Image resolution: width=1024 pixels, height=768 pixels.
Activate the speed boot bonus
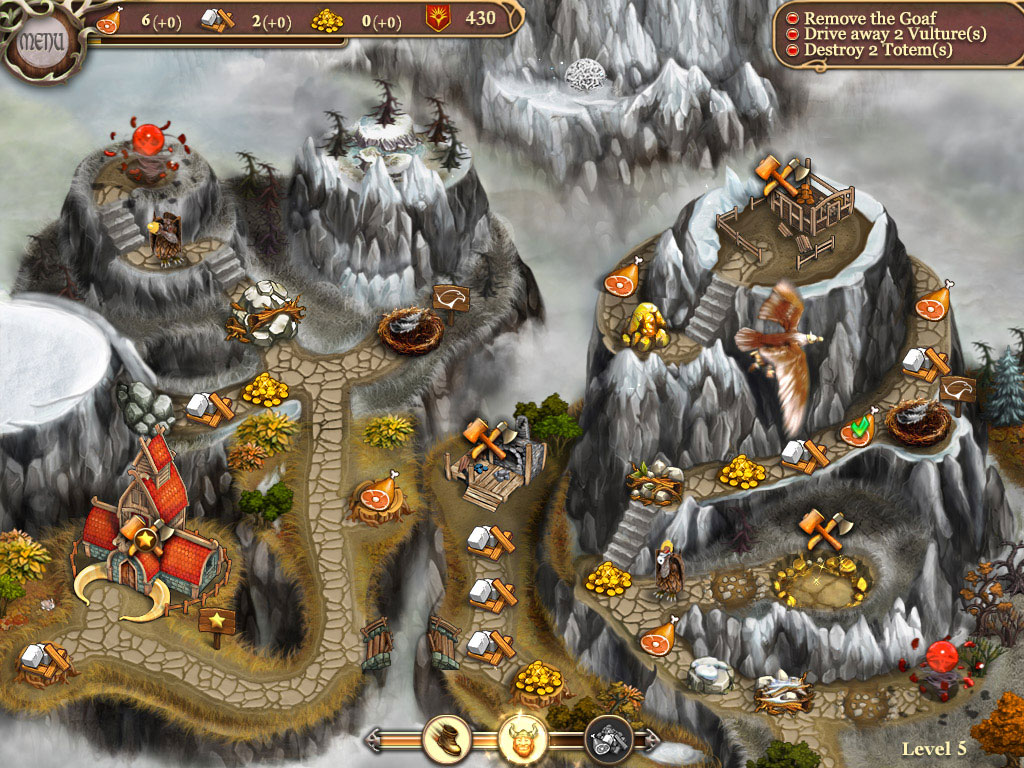[x=446, y=739]
